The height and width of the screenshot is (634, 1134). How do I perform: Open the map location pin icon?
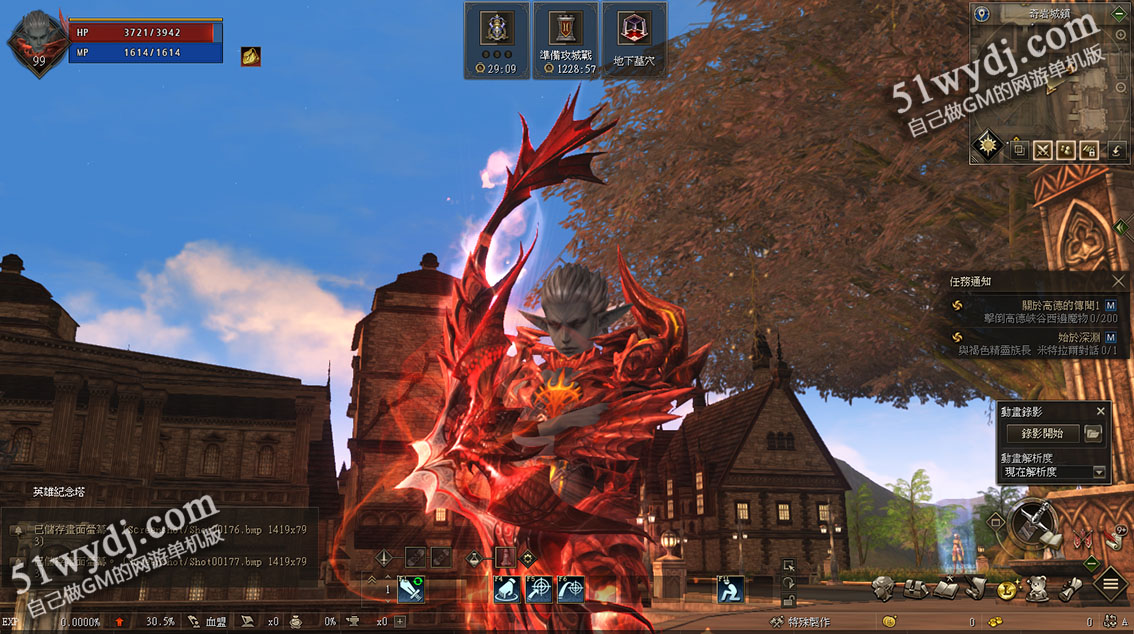coord(982,14)
